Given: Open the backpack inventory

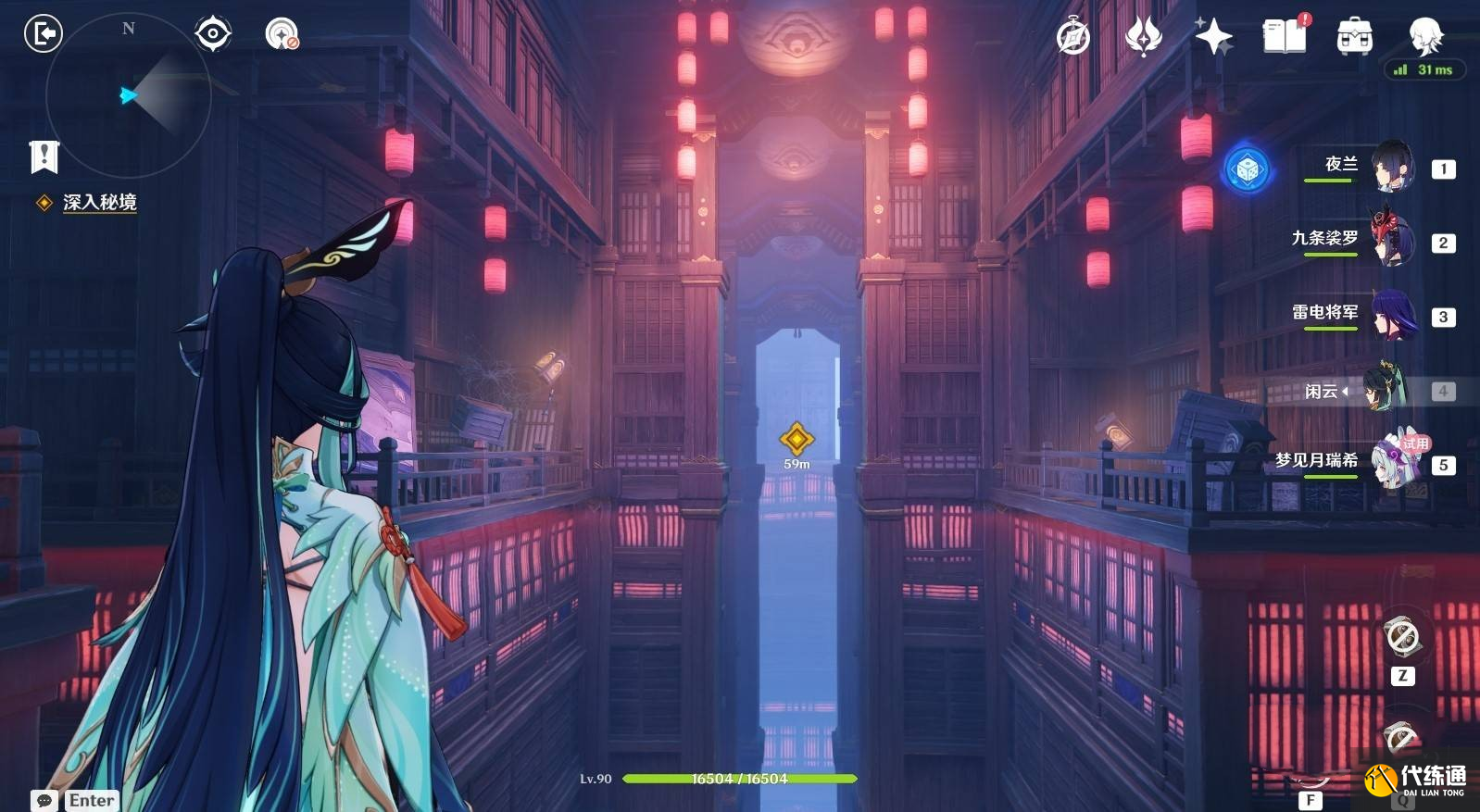Looking at the screenshot, I should [x=1354, y=37].
